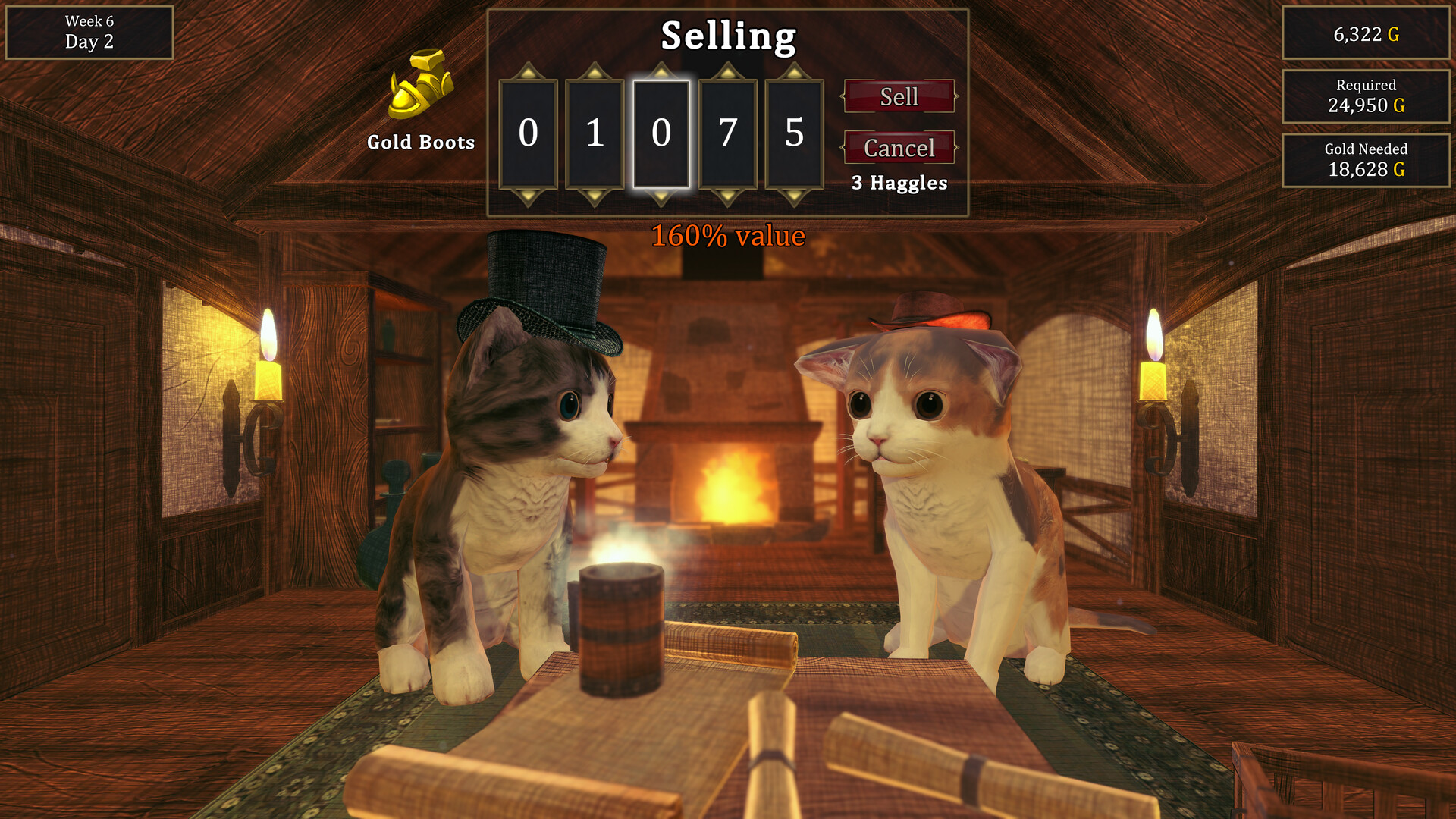Decrease the leftmost digit with its down arrow
1456x819 pixels.
[x=528, y=197]
